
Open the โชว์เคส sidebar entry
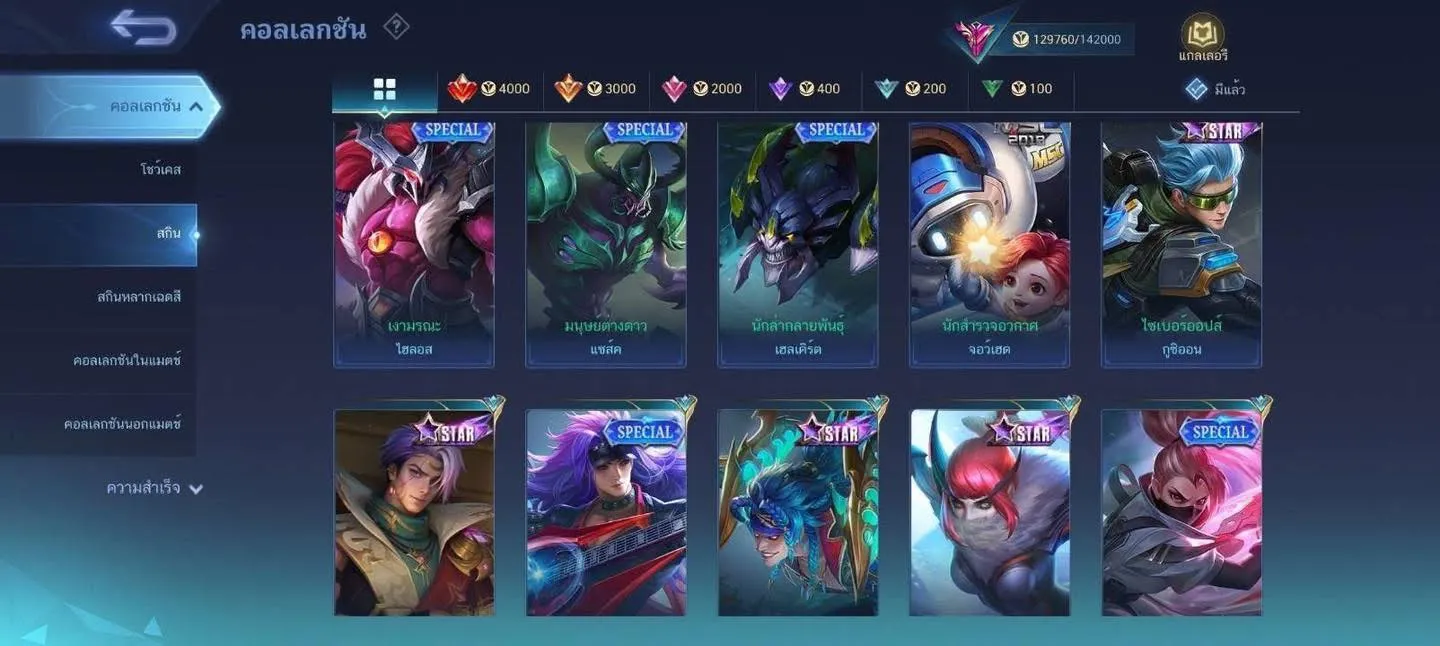[x=160, y=170]
